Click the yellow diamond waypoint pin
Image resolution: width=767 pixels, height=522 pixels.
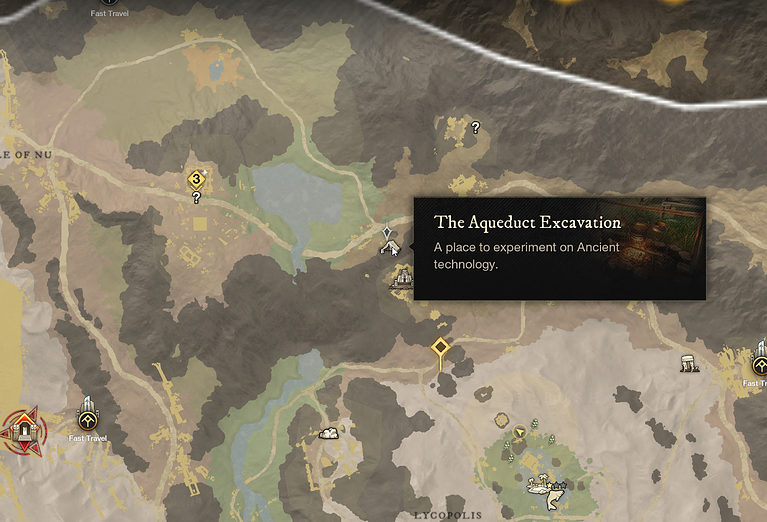click(x=440, y=348)
